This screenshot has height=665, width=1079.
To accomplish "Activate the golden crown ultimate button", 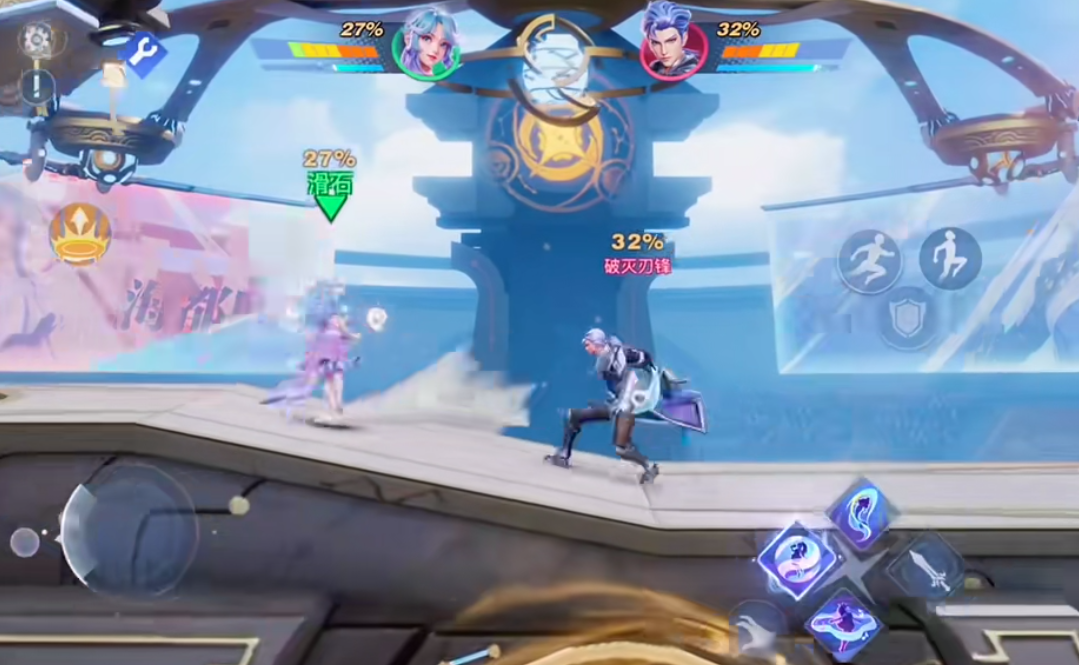I will pyautogui.click(x=80, y=234).
